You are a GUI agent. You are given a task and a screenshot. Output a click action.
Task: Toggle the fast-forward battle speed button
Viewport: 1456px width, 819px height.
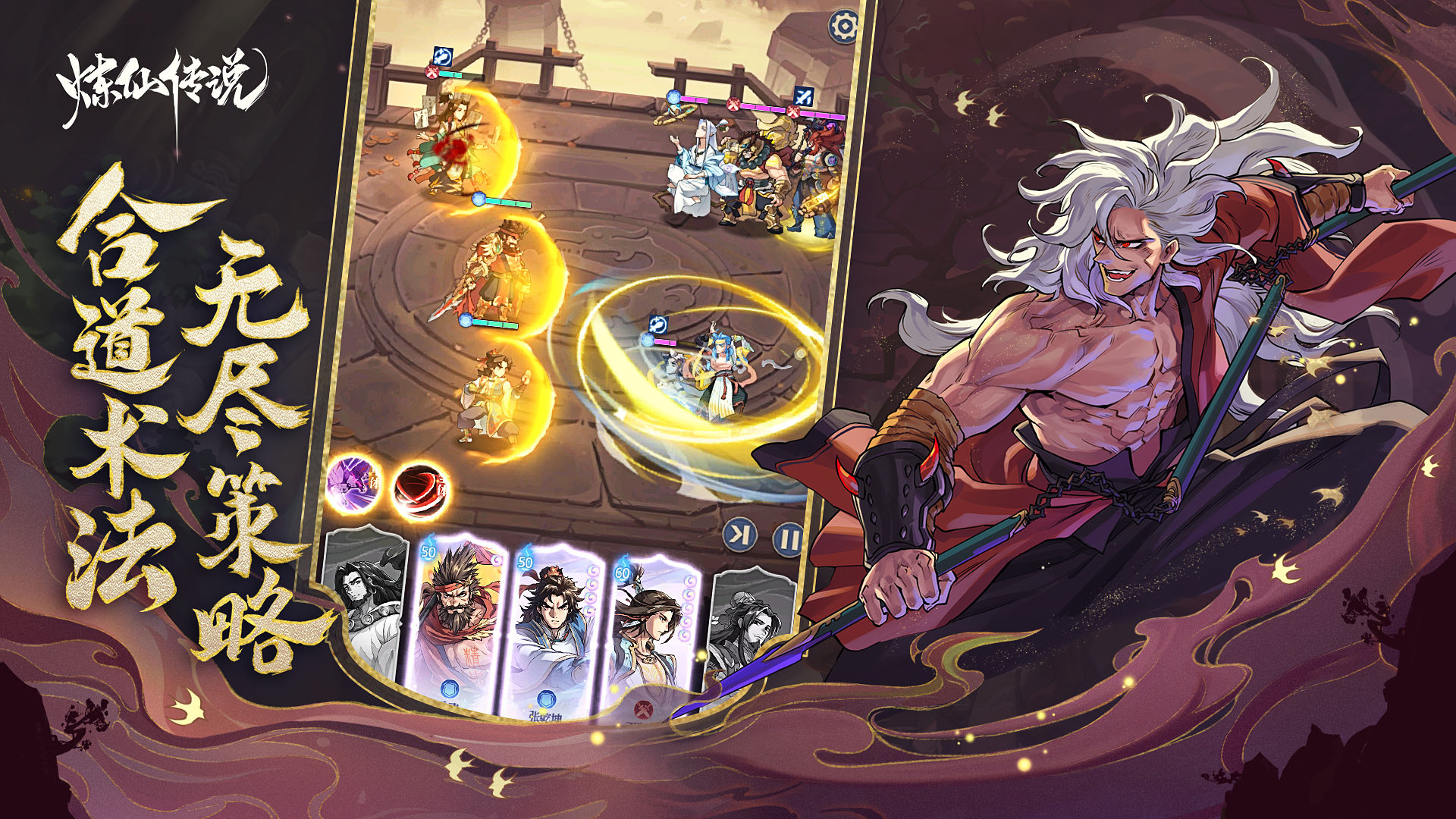pyautogui.click(x=739, y=535)
